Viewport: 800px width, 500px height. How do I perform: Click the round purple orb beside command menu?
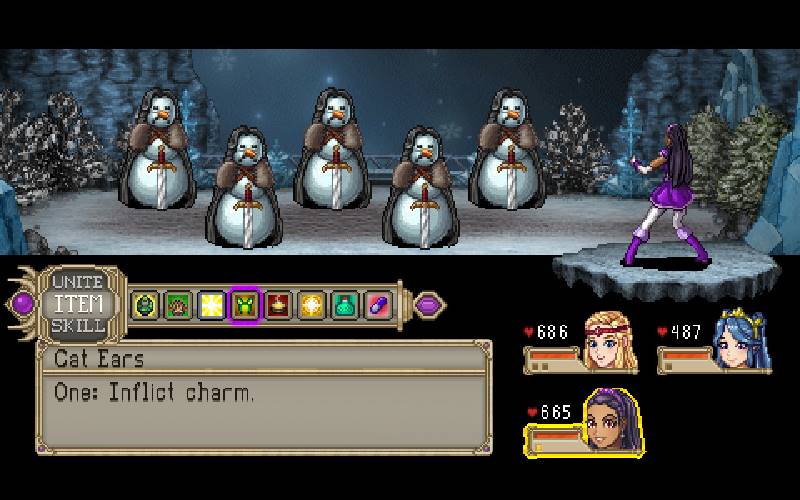(22, 302)
